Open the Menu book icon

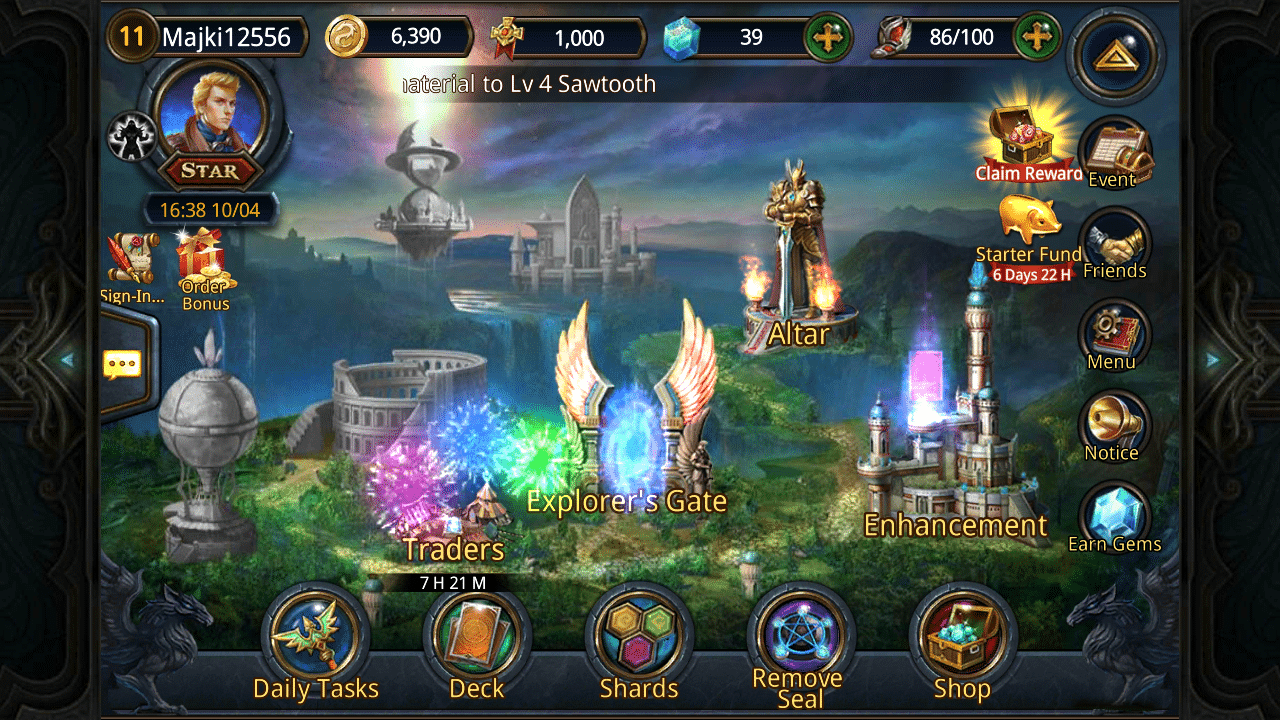point(1113,335)
